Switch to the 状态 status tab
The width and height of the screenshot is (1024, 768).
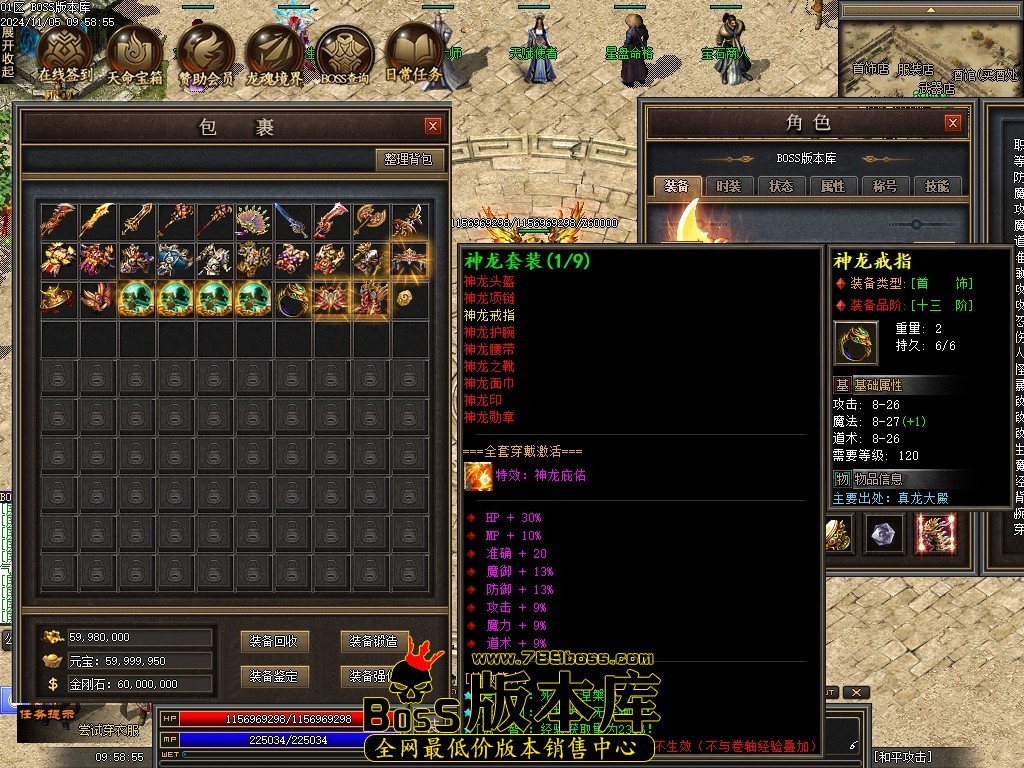click(x=781, y=186)
